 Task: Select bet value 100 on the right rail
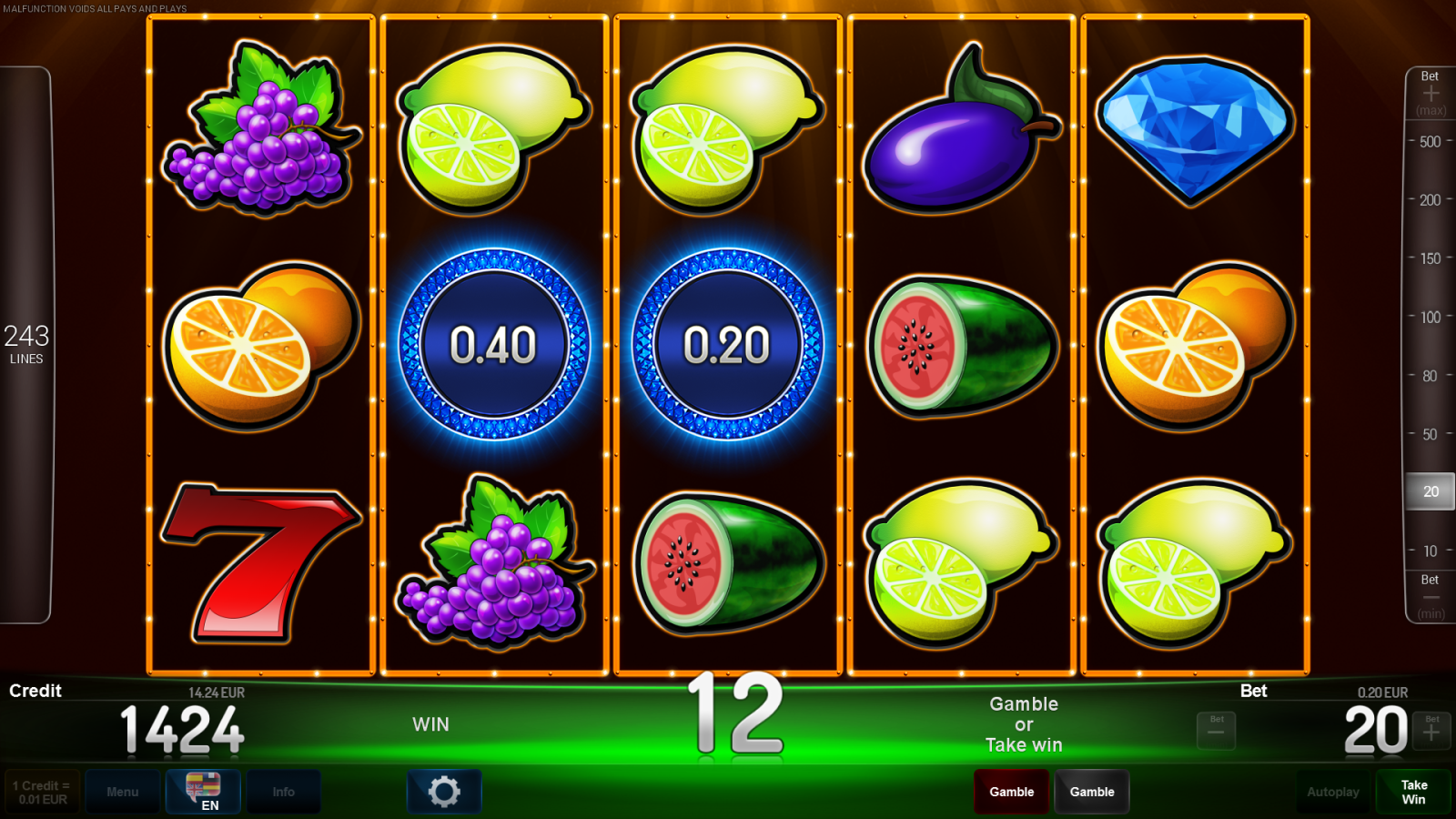pyautogui.click(x=1429, y=318)
